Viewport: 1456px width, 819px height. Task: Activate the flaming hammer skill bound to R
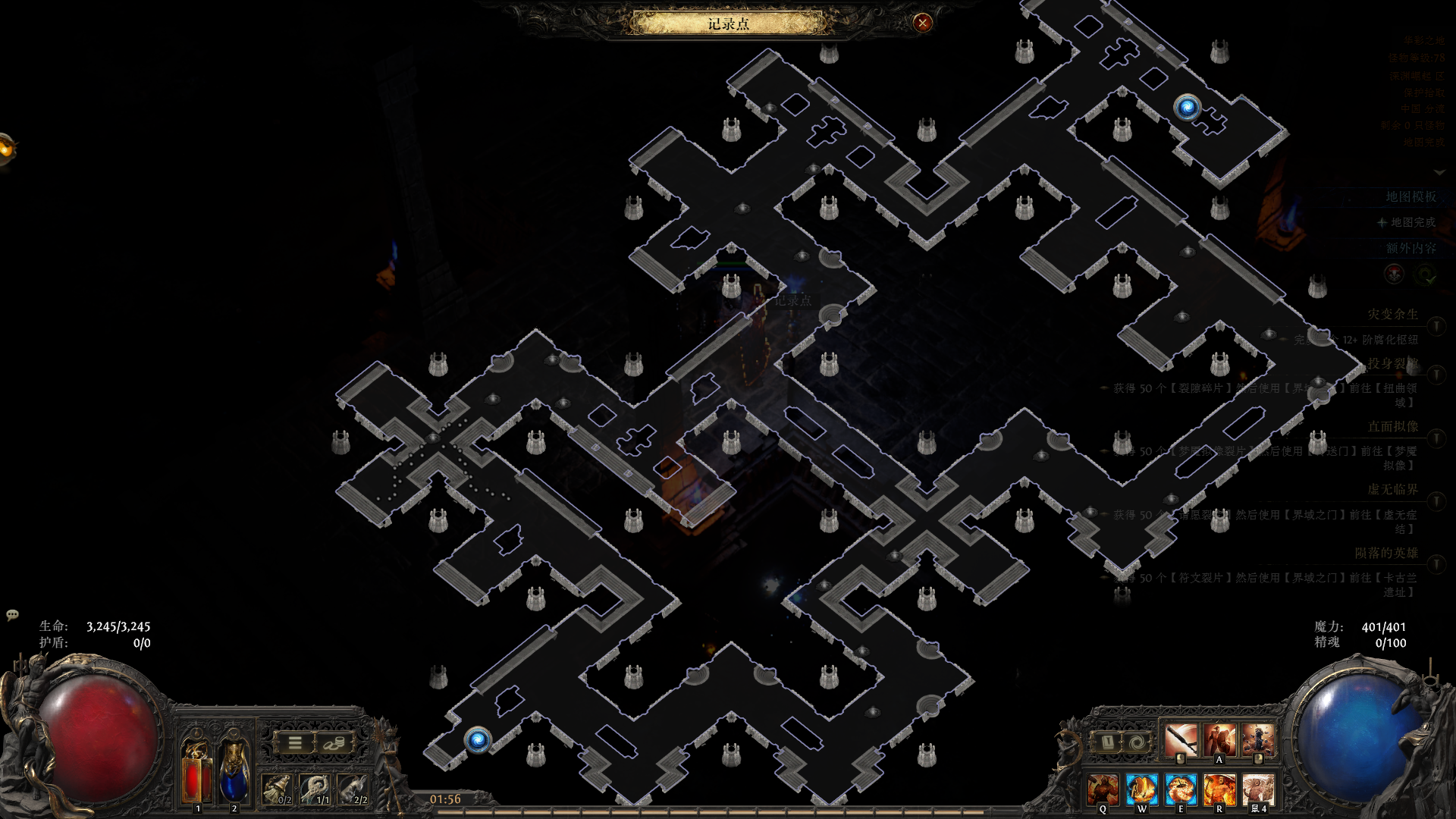(x=1219, y=789)
